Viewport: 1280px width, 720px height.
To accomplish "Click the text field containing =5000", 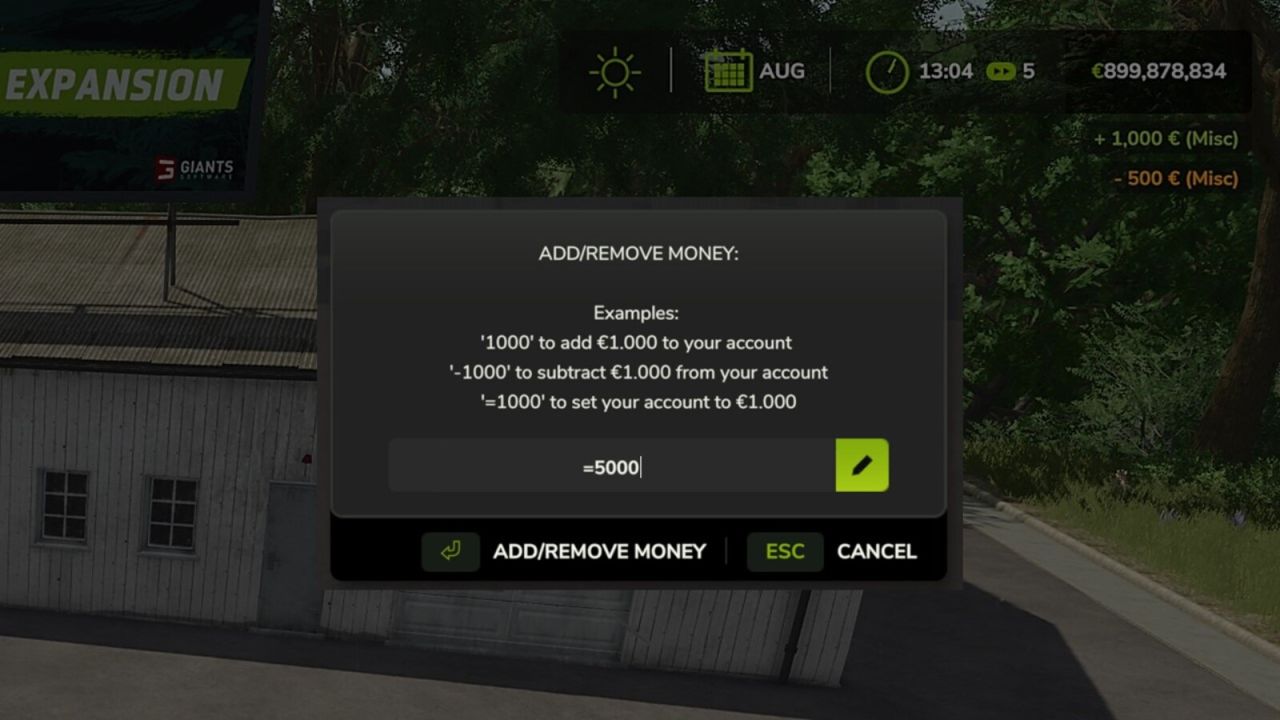I will pos(610,464).
